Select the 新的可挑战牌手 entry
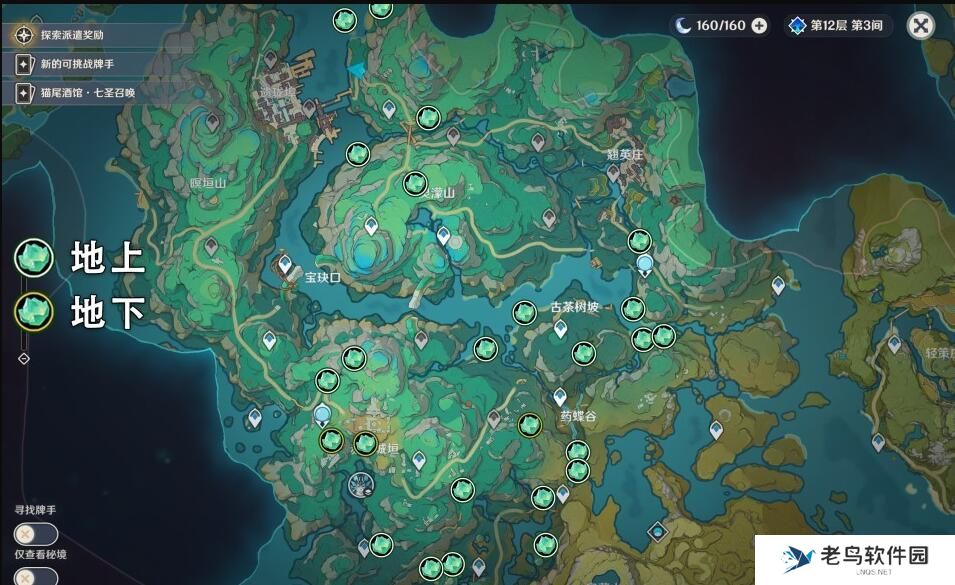 tap(70, 64)
